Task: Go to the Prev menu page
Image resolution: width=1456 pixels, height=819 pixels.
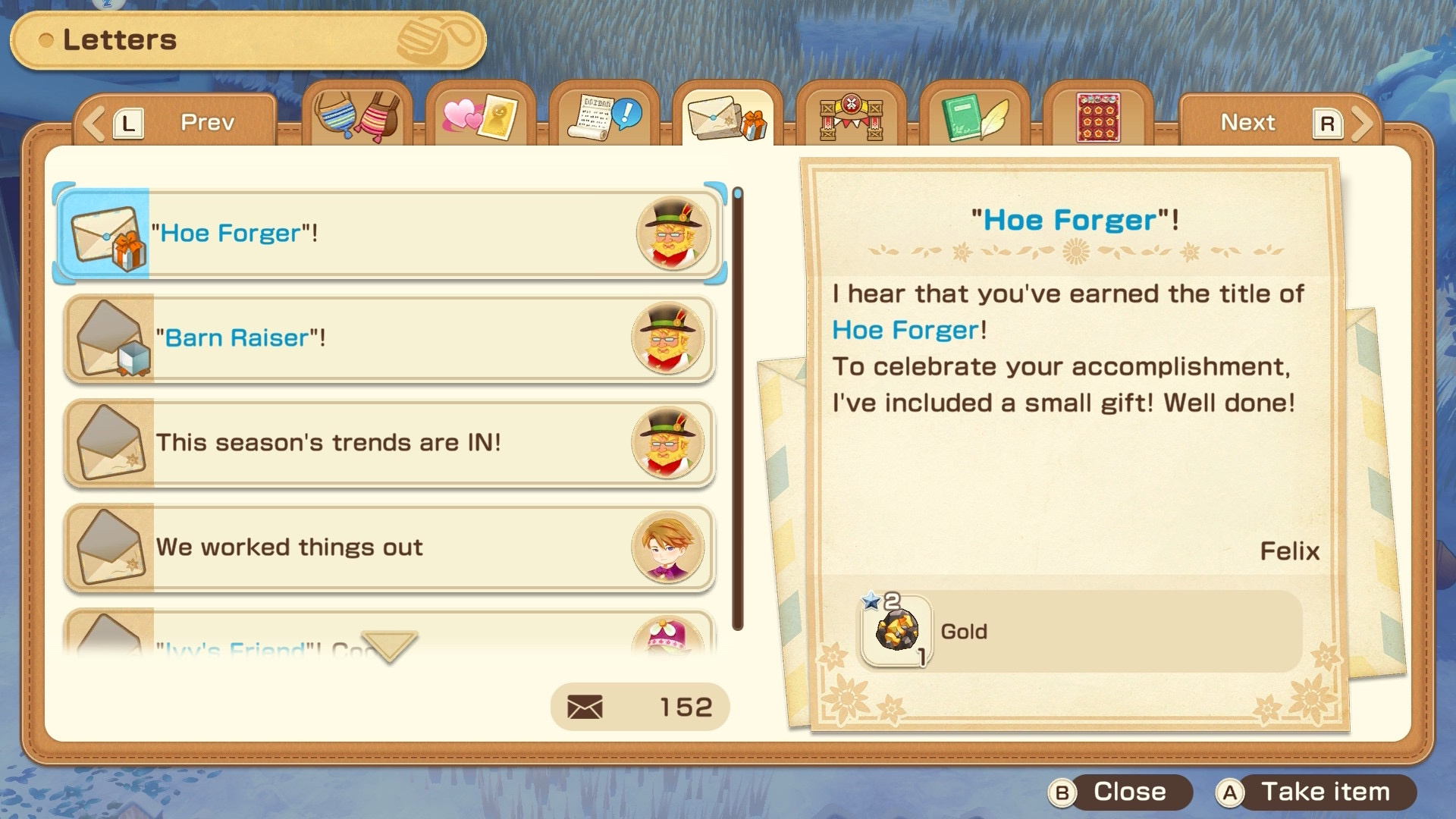Action: [176, 122]
